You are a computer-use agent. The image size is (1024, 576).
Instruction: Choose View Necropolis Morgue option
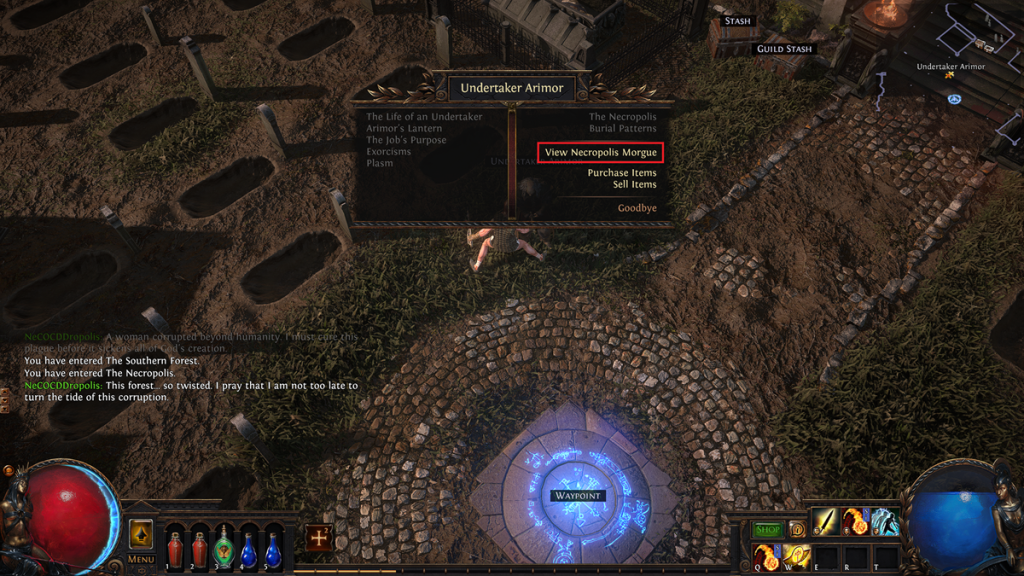(x=600, y=153)
